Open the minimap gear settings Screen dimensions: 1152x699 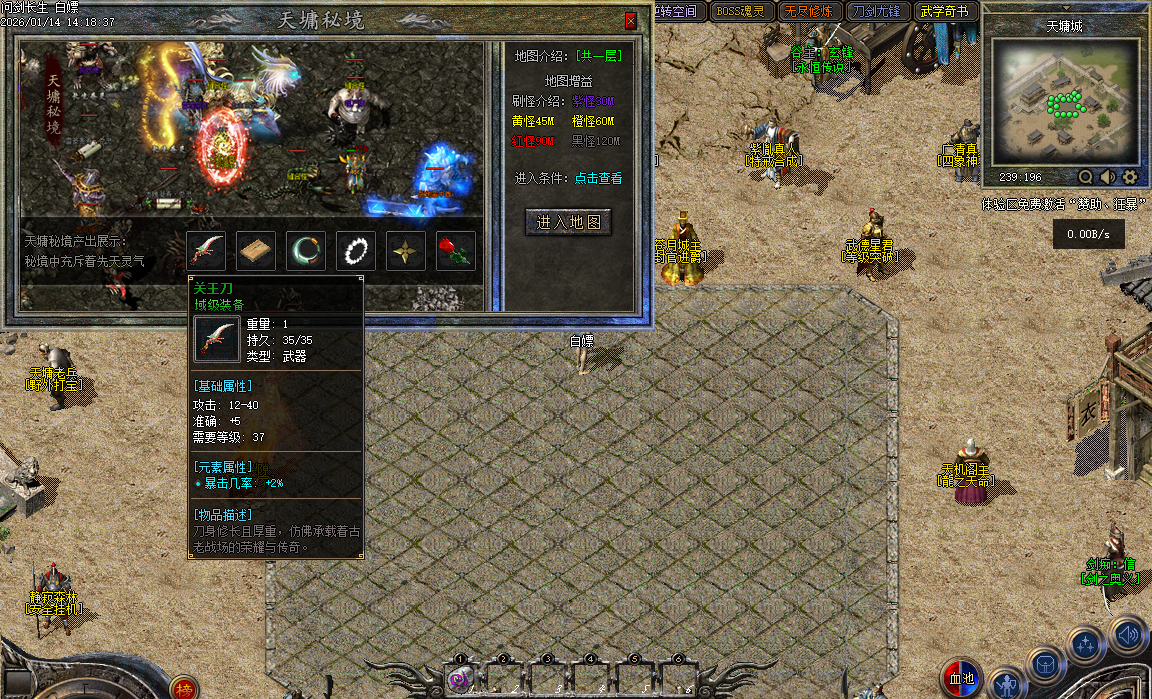(x=1130, y=177)
